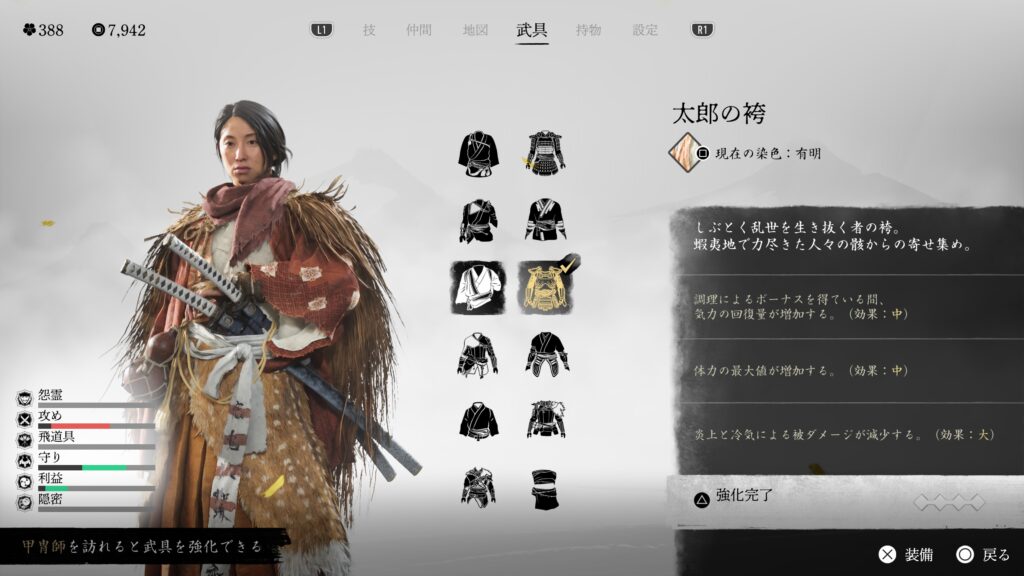Choose the gold armor with checkmark
The image size is (1024, 576).
tap(546, 287)
